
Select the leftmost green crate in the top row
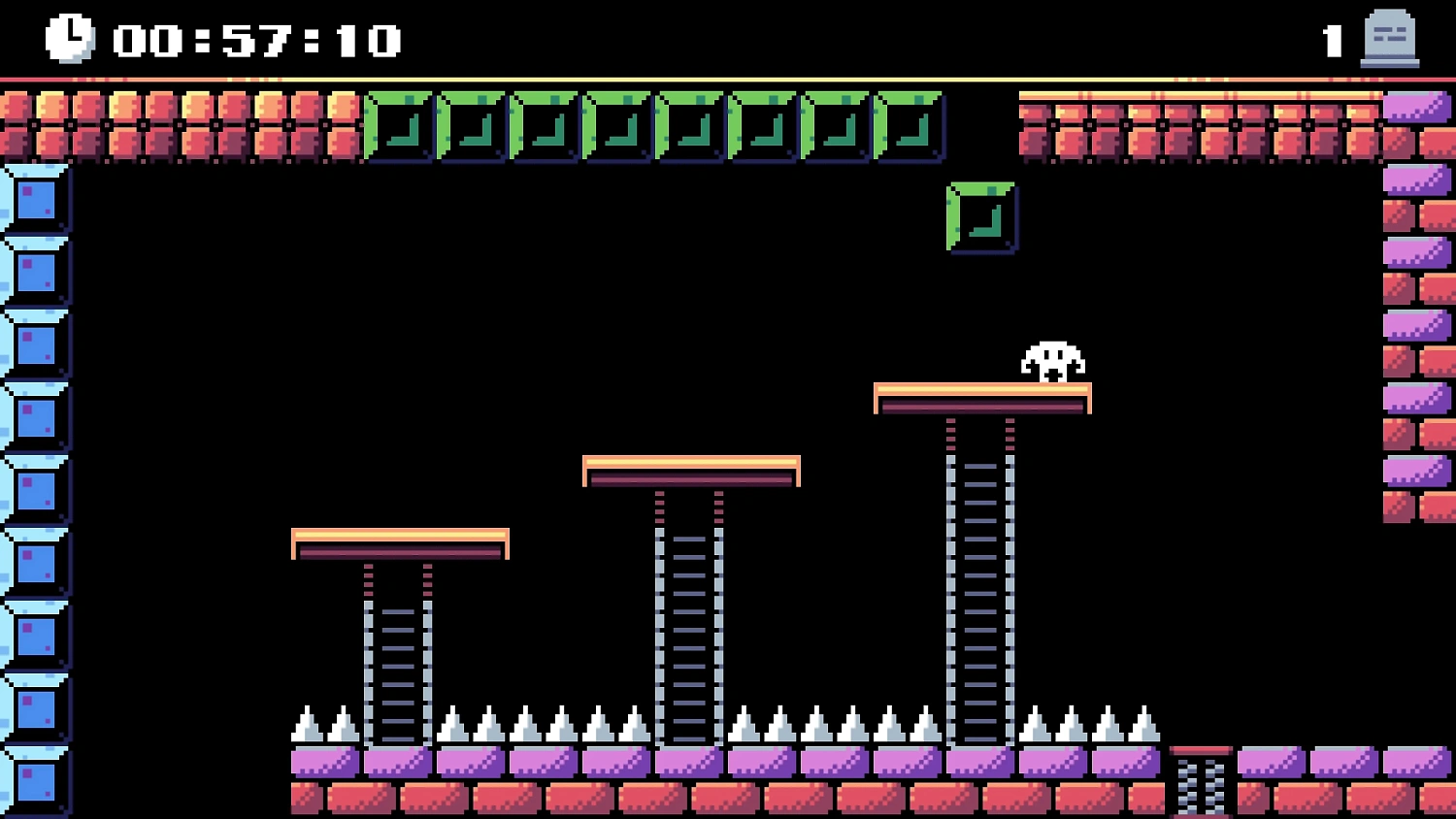397,126
